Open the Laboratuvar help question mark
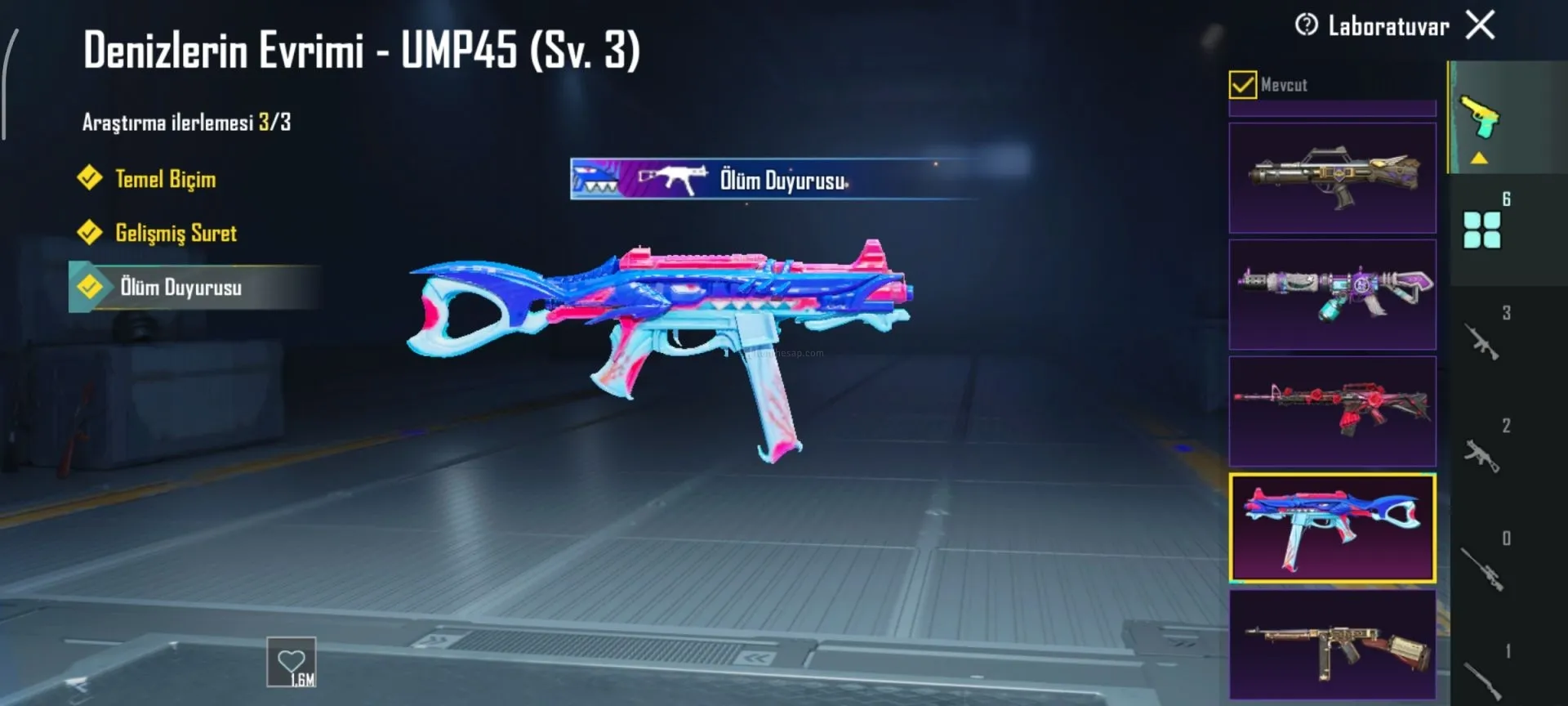Viewport: 1568px width, 706px height. pyautogui.click(x=1306, y=25)
